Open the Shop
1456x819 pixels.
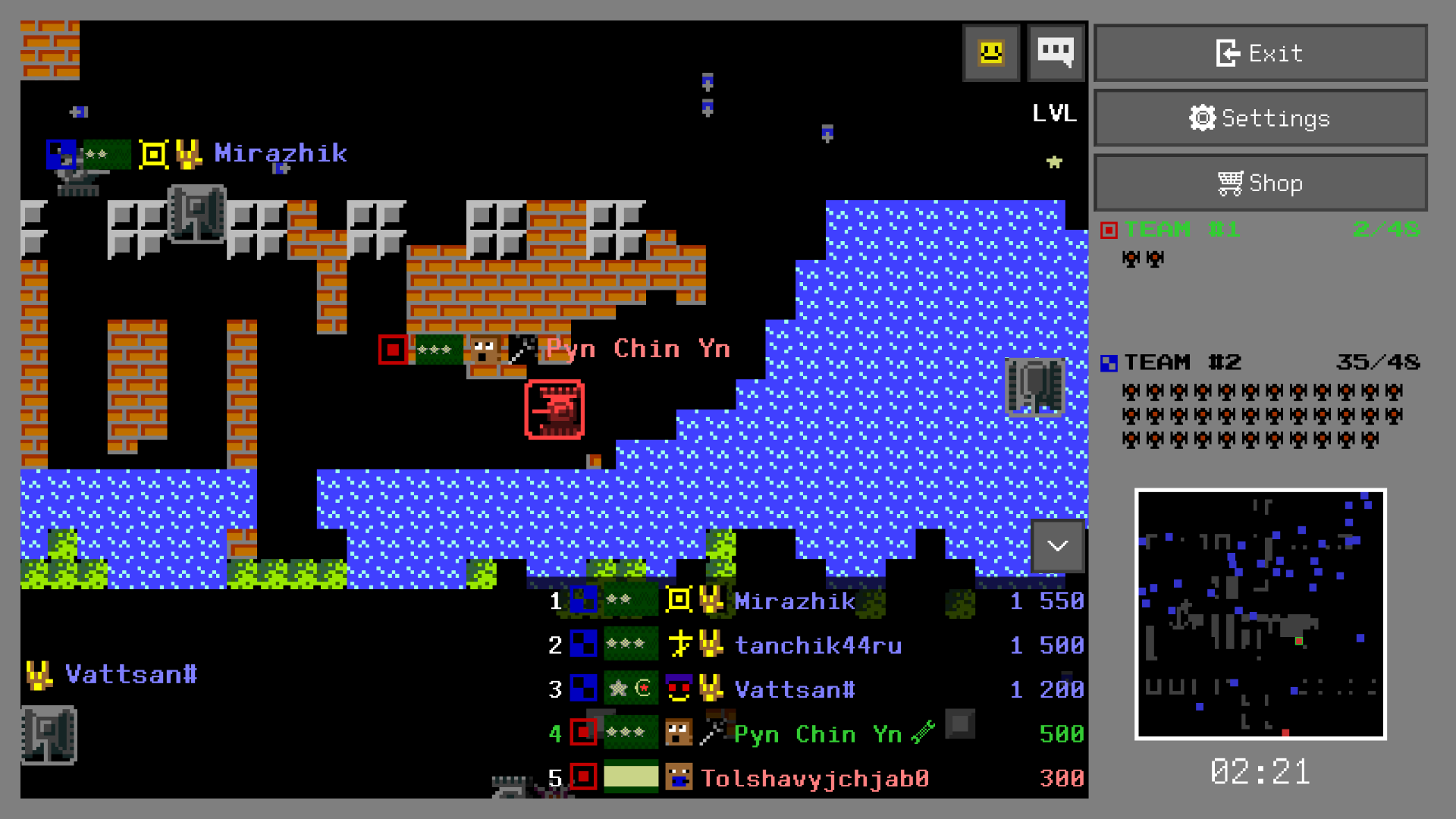pos(1260,182)
